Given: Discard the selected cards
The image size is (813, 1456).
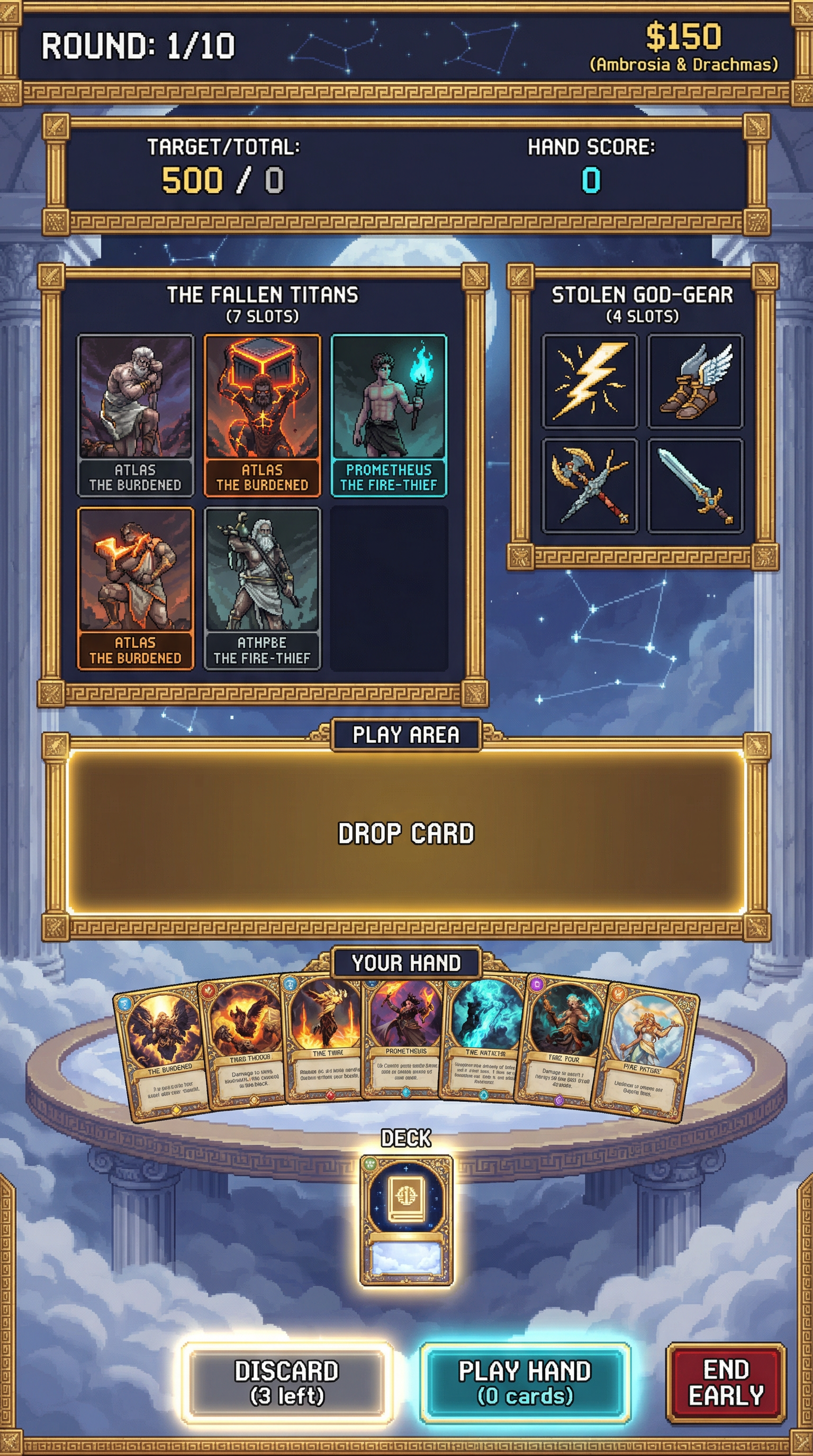Looking at the screenshot, I should click(x=287, y=1382).
